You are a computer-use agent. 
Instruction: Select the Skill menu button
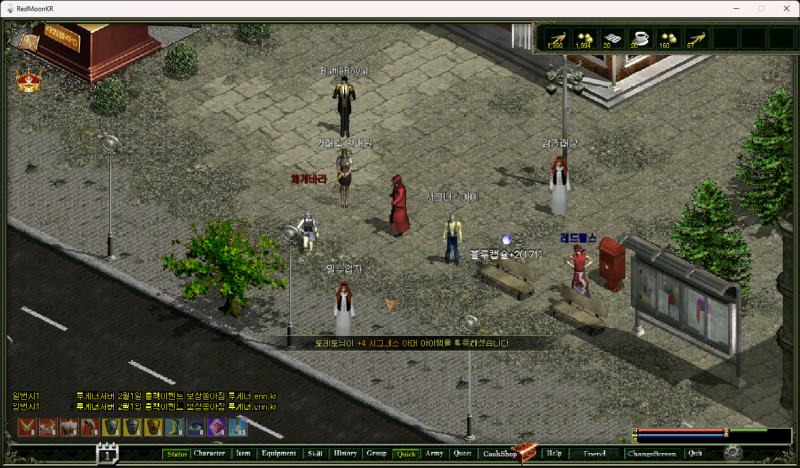click(x=315, y=453)
